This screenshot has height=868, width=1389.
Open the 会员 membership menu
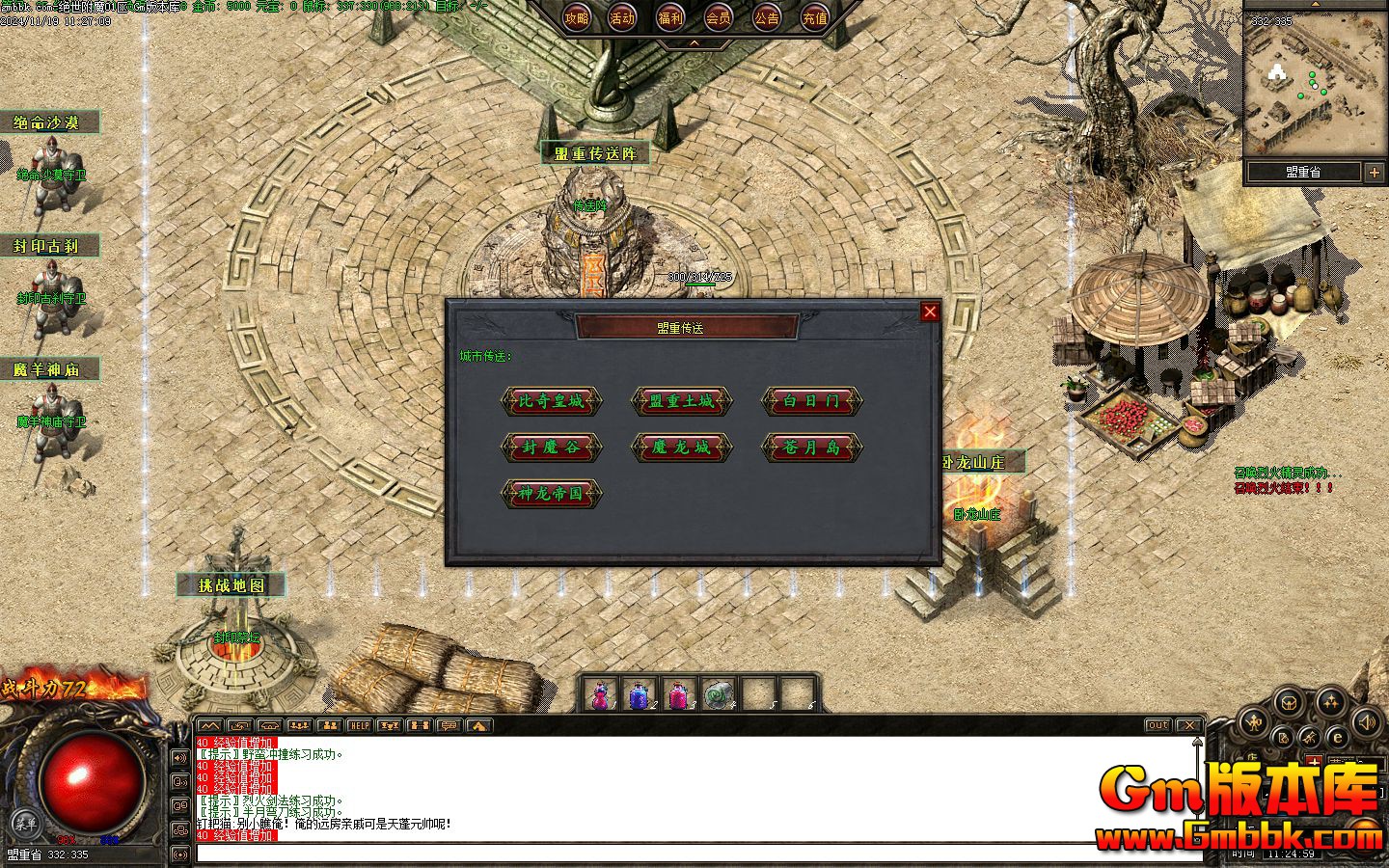718,17
